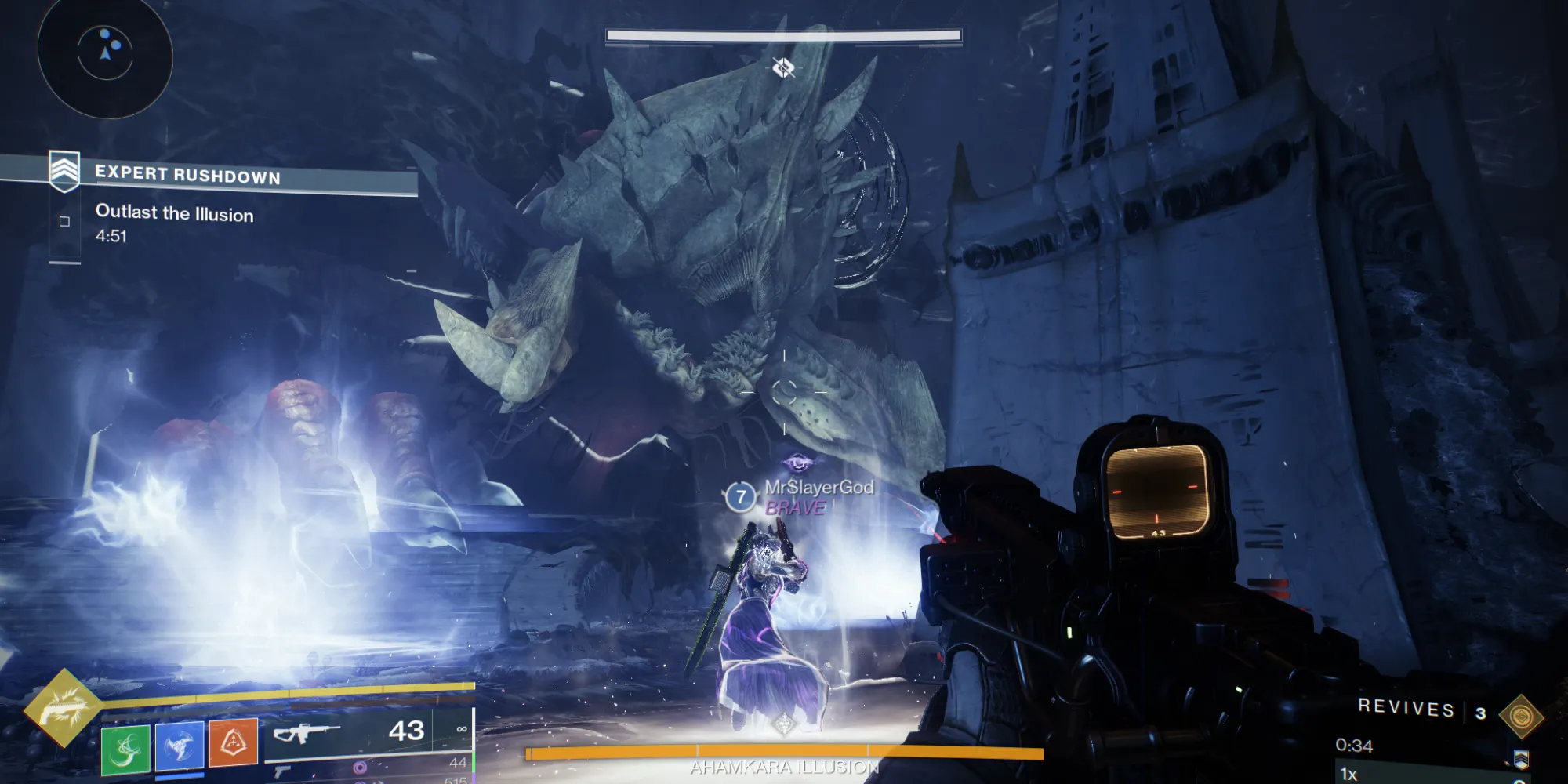Click the rank 7 badge beside MrSlayerGod

tap(740, 496)
